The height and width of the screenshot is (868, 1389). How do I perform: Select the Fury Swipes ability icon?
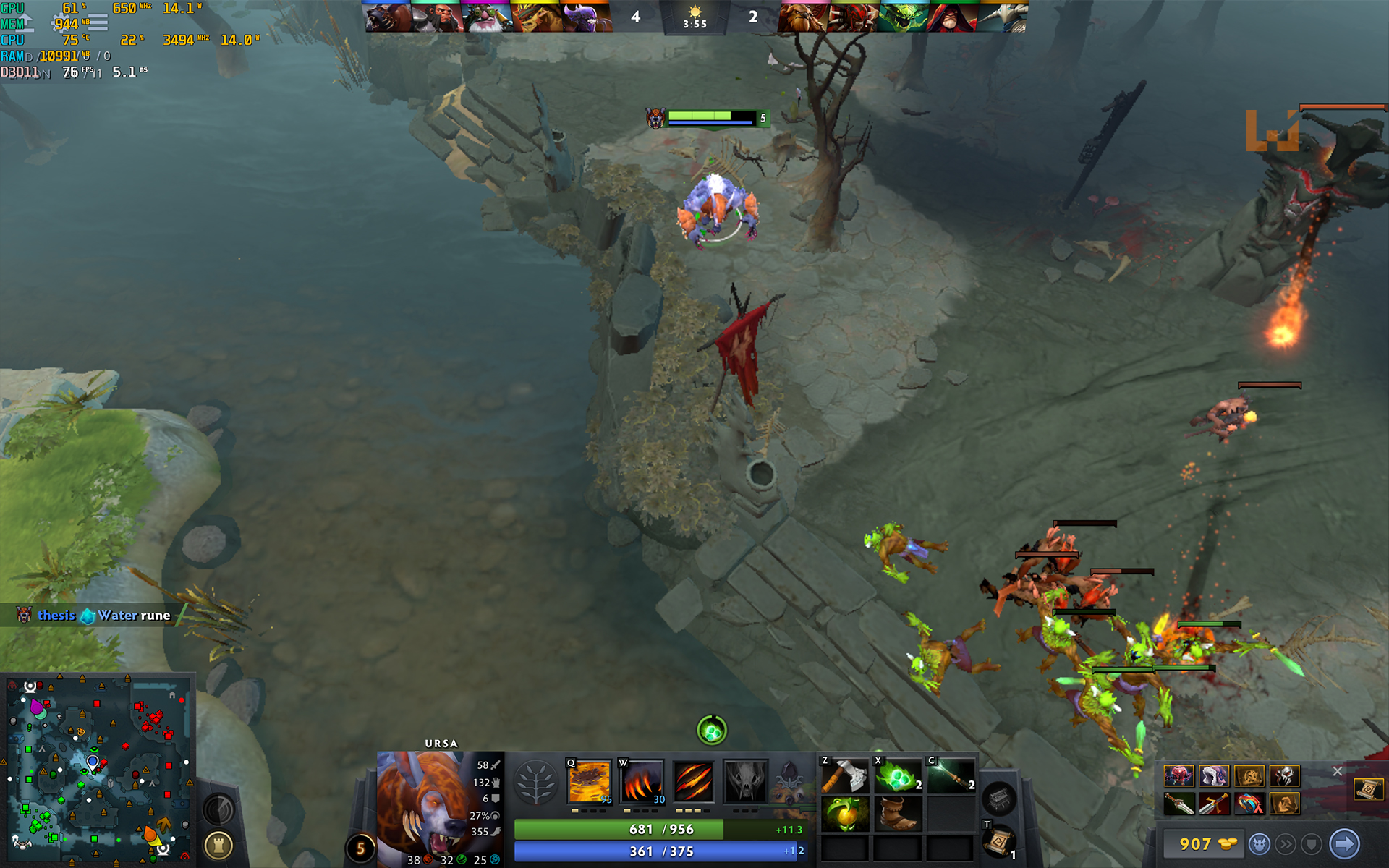693,781
